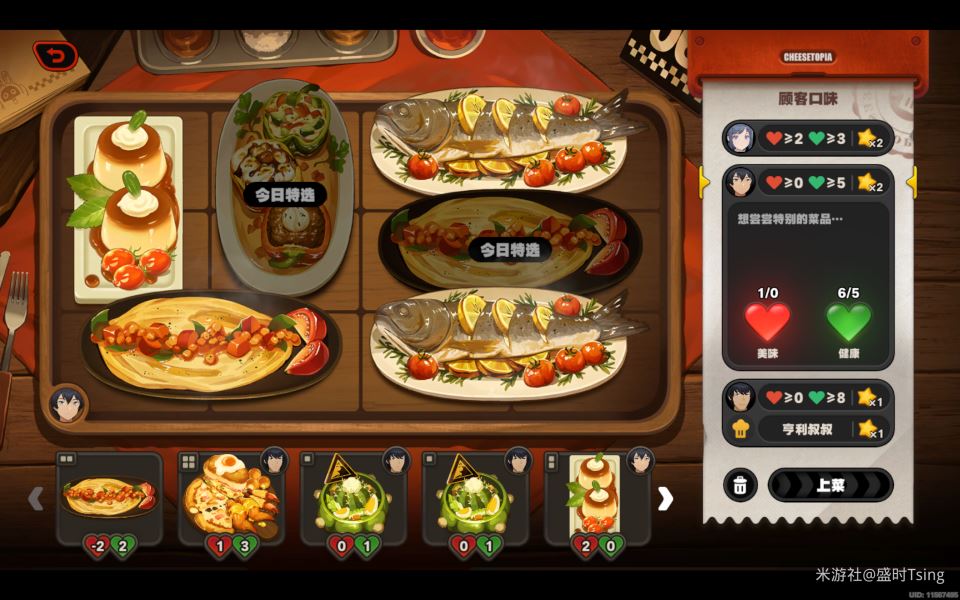Select the 亨利叔叔 chef bonus row
This screenshot has height=600, width=960.
tap(808, 429)
